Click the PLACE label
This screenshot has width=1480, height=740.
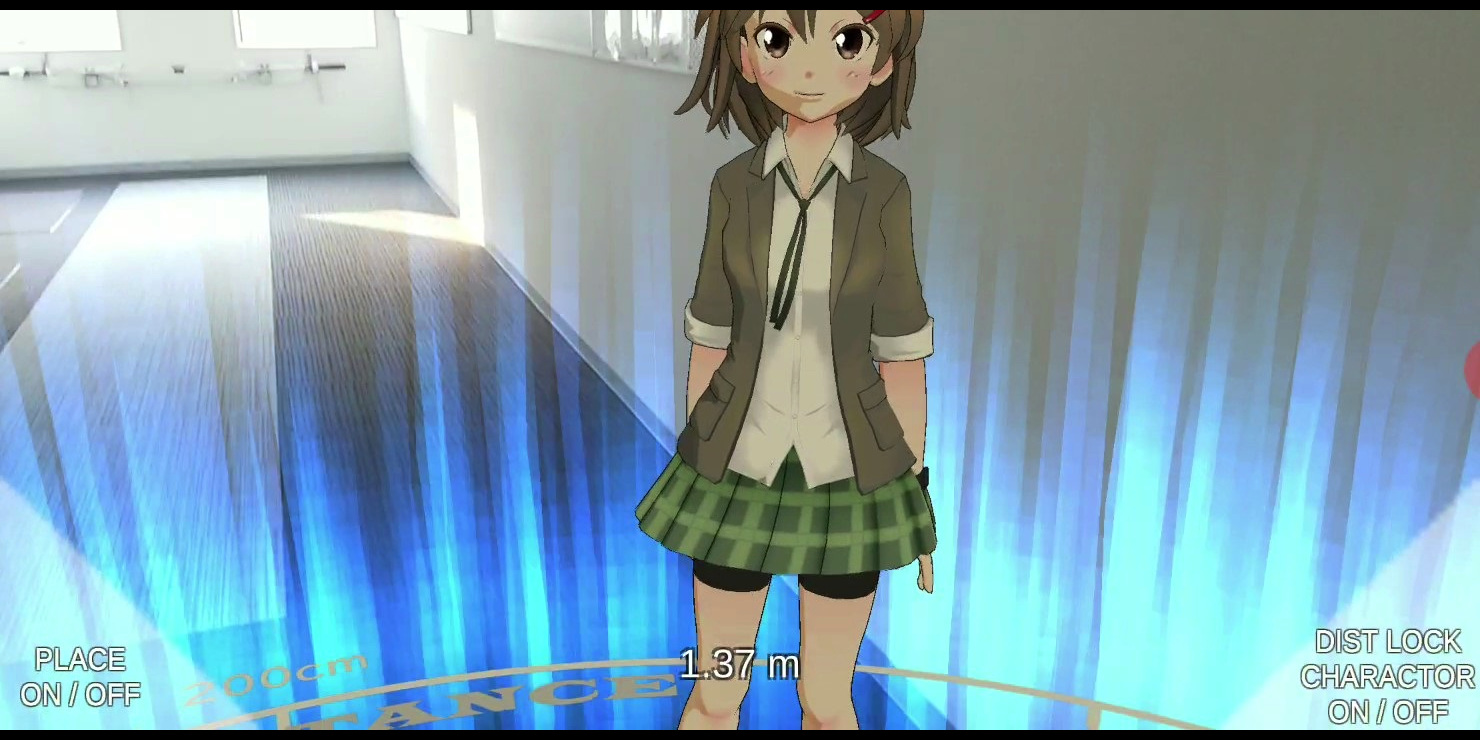pyautogui.click(x=82, y=660)
